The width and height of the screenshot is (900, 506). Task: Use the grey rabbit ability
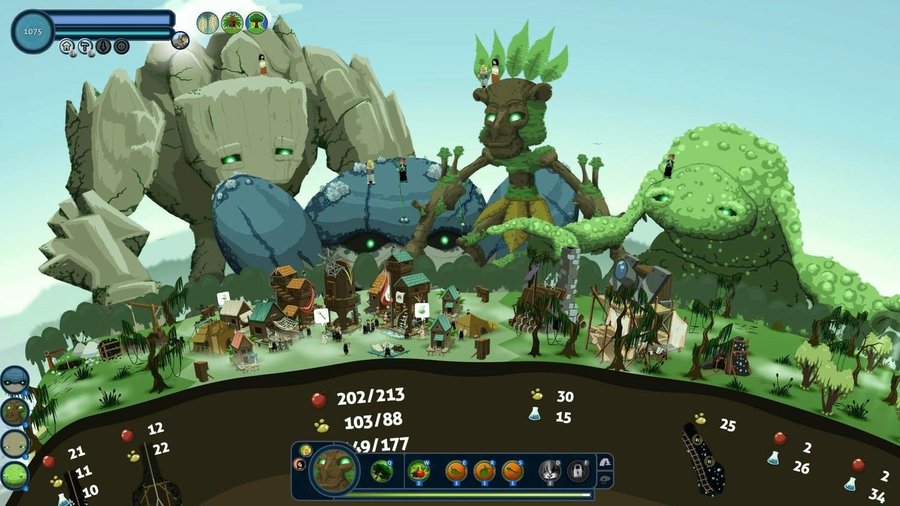(550, 470)
